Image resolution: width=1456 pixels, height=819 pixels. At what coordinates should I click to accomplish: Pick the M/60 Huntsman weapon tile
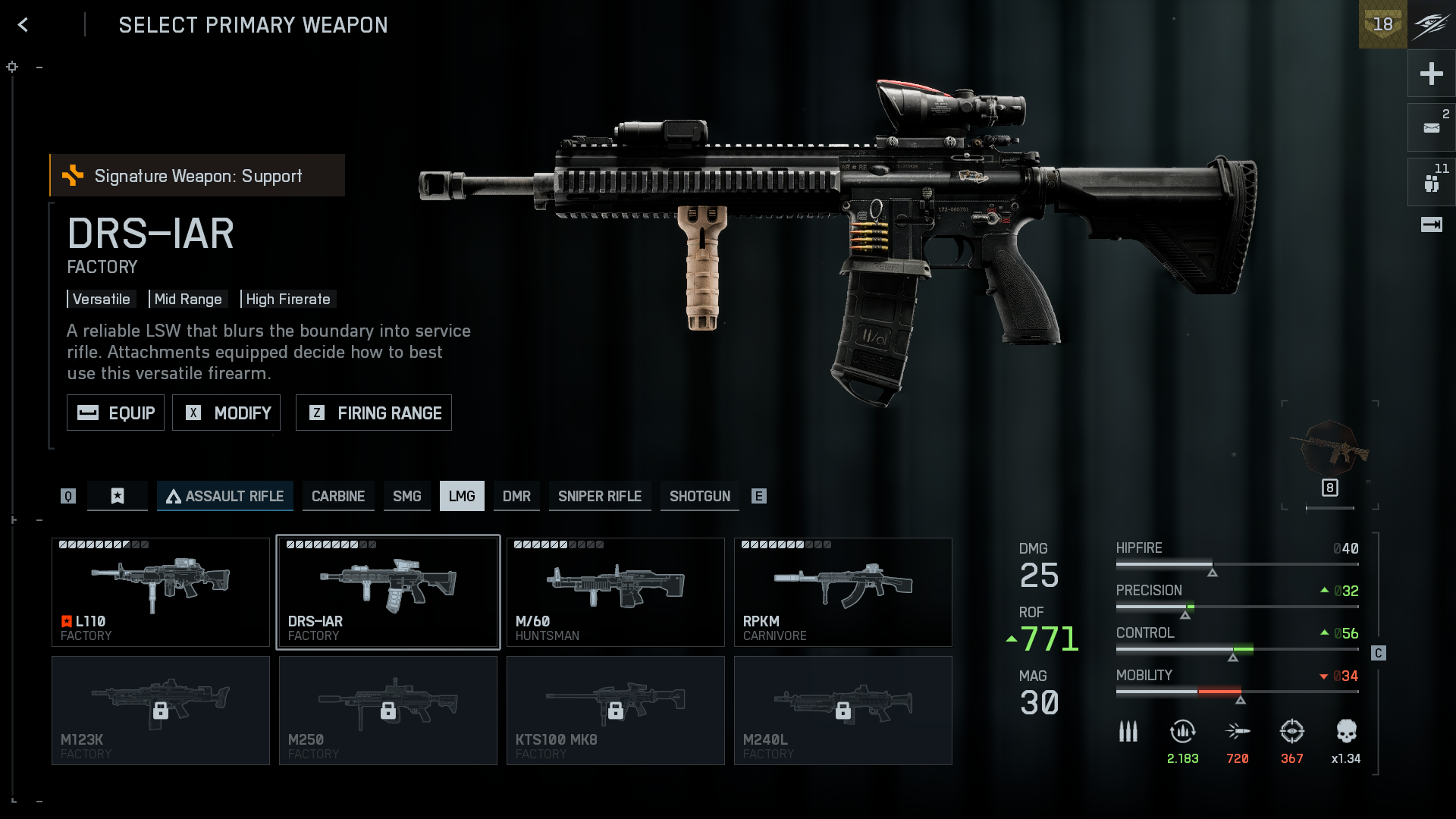[616, 592]
